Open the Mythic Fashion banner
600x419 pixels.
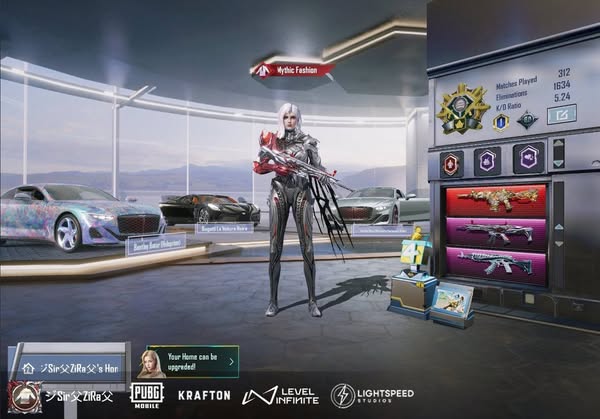point(292,70)
